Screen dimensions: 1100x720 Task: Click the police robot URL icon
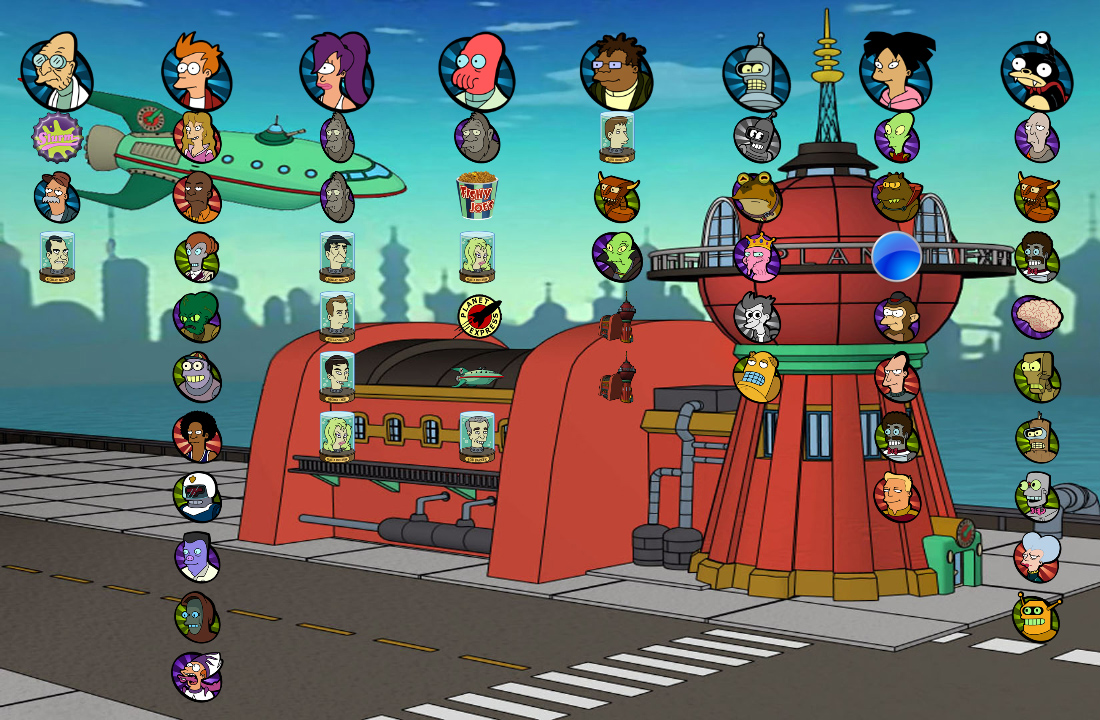click(x=197, y=497)
